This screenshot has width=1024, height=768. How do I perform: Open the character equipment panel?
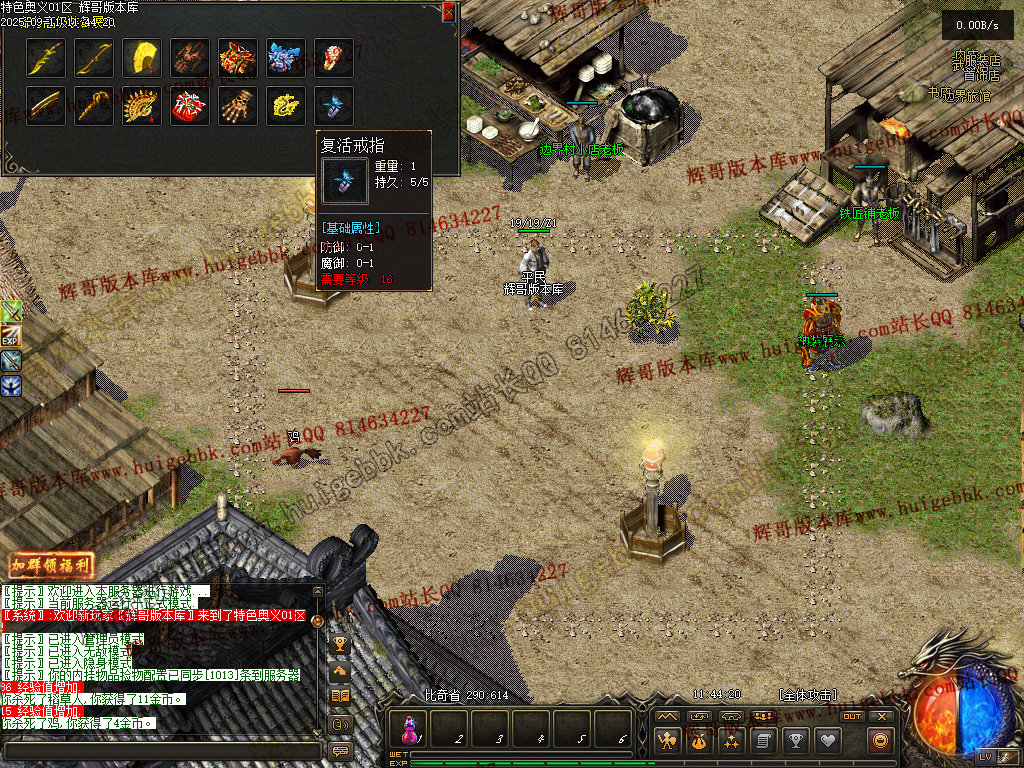coord(668,740)
